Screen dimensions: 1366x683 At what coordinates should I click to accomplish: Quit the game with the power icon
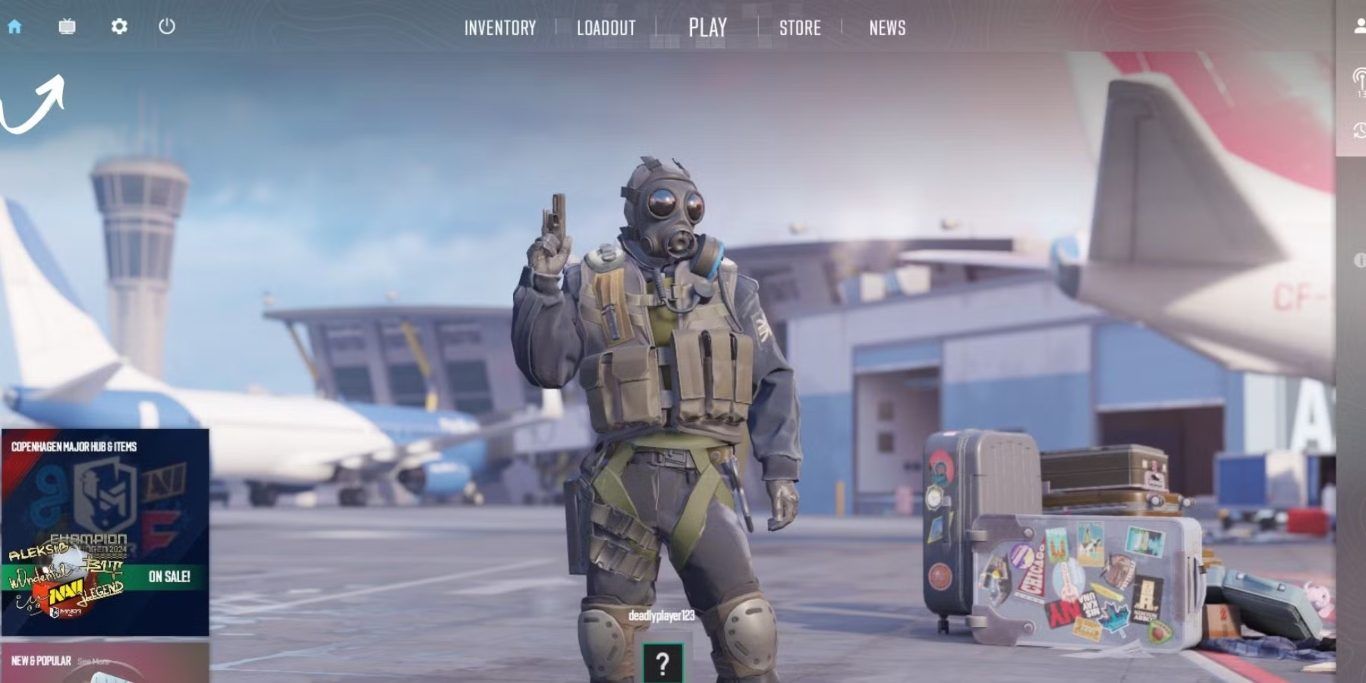167,27
